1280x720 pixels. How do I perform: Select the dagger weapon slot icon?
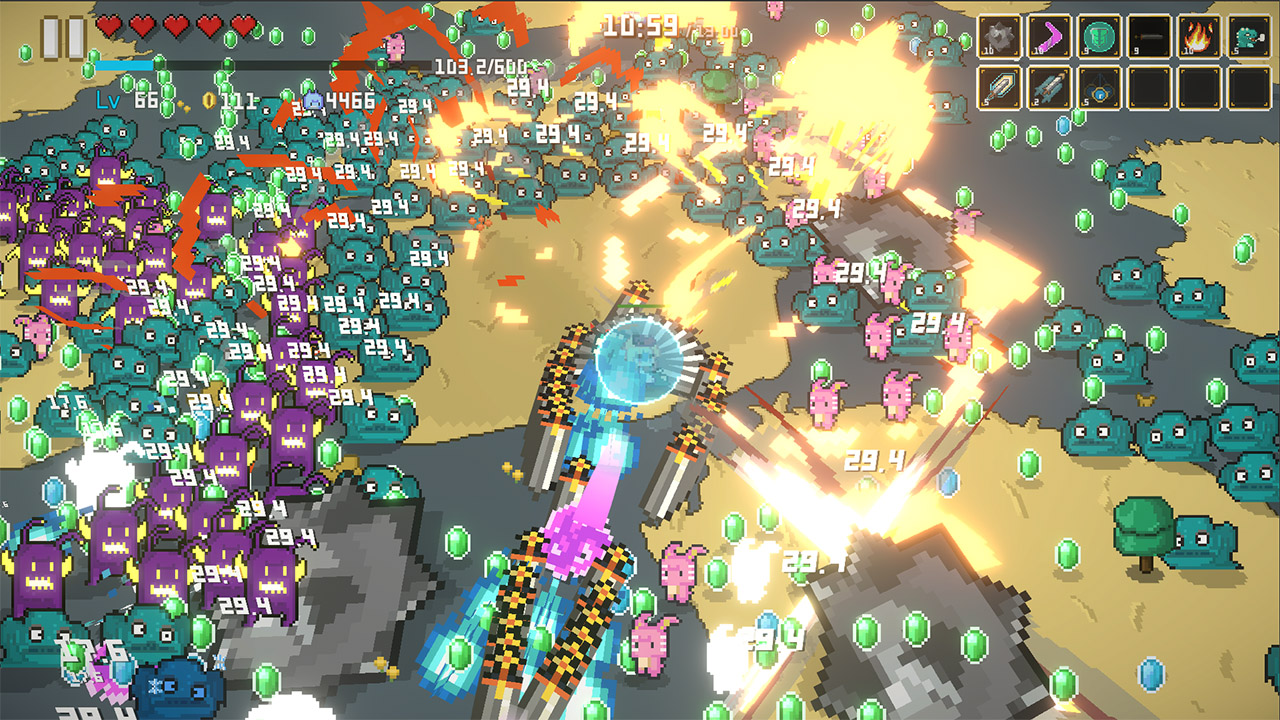click(1149, 36)
